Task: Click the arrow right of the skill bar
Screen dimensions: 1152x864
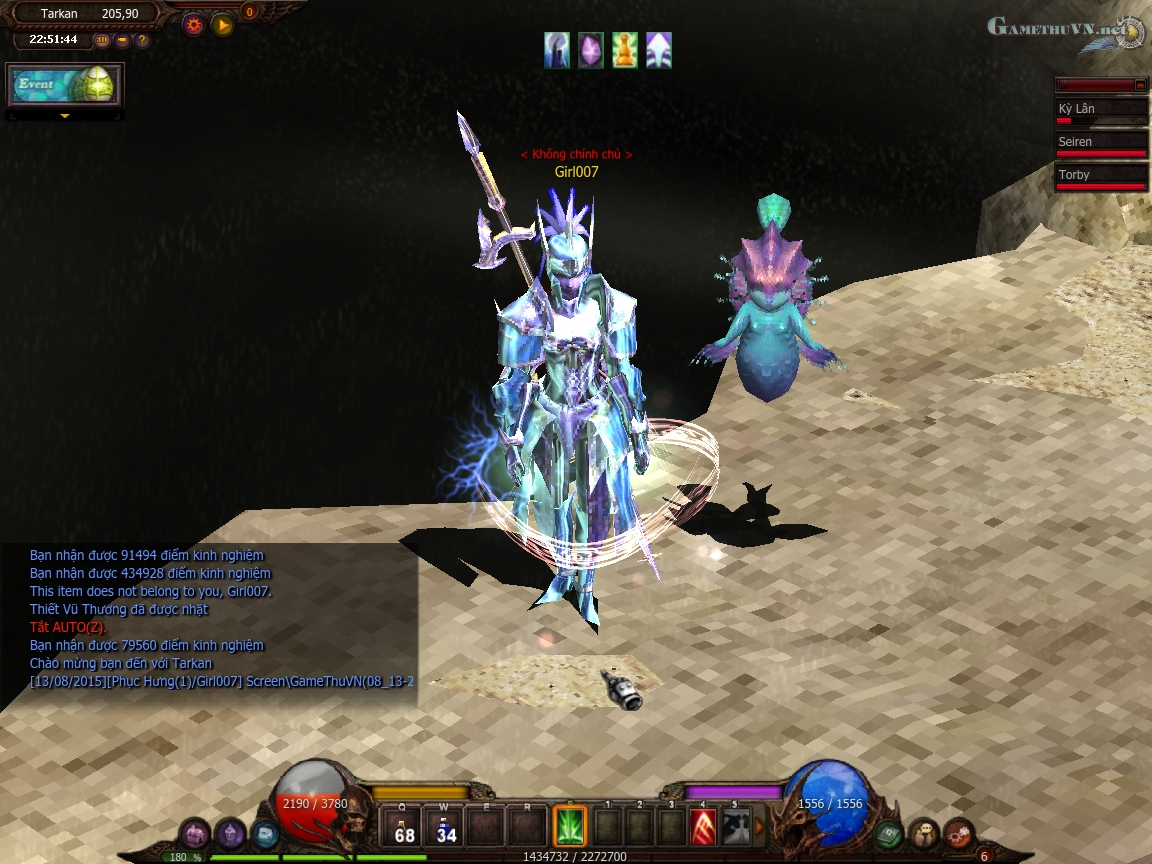Action: (x=759, y=827)
